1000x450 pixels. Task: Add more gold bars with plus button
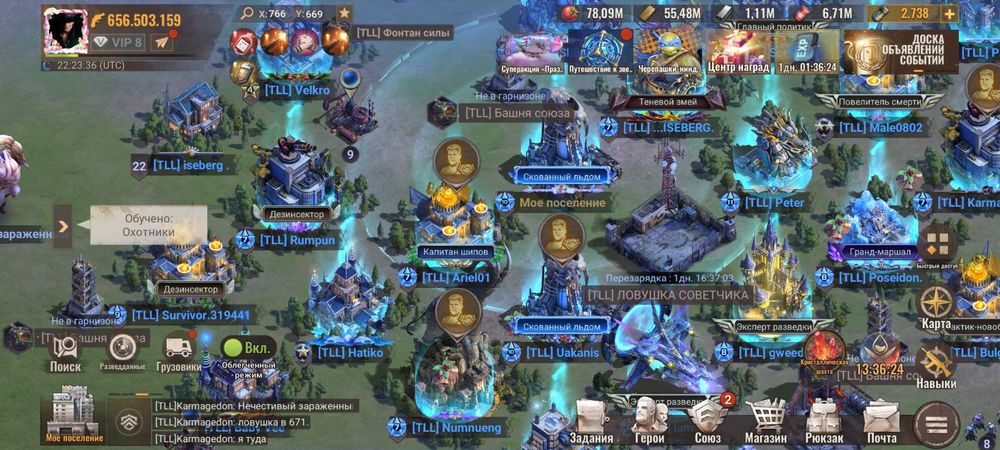coord(948,13)
